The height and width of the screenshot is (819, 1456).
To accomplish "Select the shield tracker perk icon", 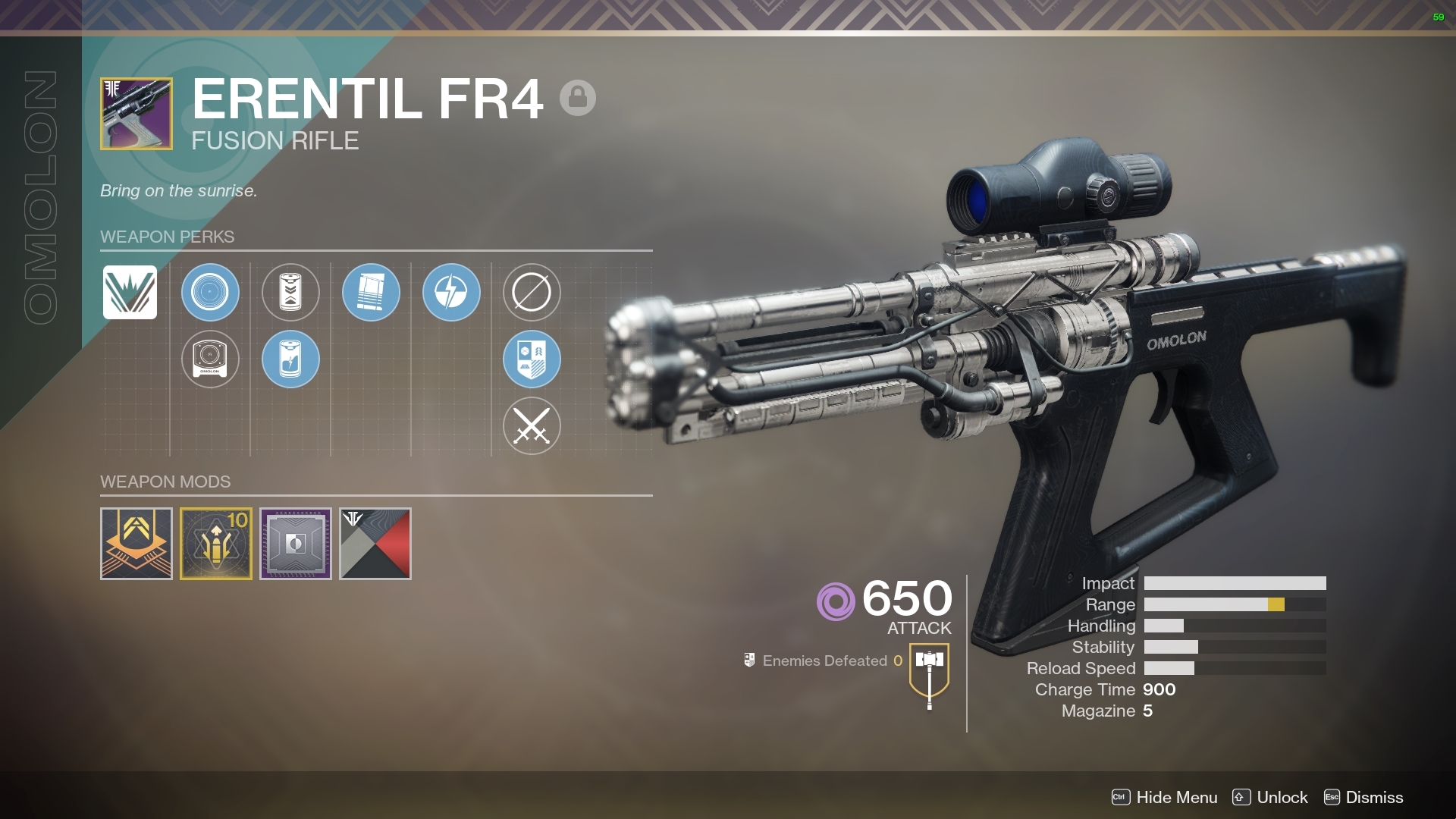I will [532, 359].
